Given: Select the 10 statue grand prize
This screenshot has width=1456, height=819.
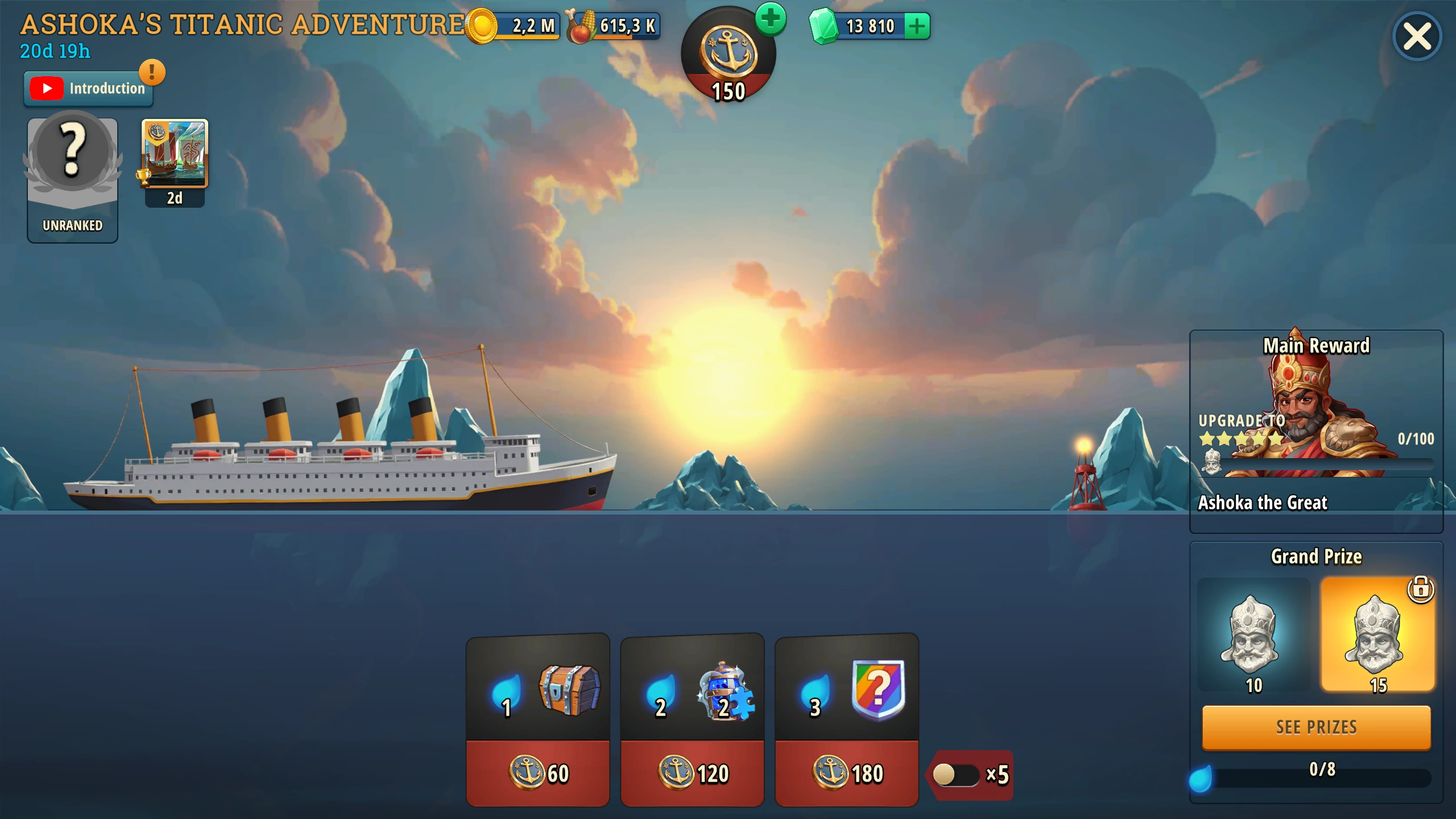Looking at the screenshot, I should coord(1253,635).
